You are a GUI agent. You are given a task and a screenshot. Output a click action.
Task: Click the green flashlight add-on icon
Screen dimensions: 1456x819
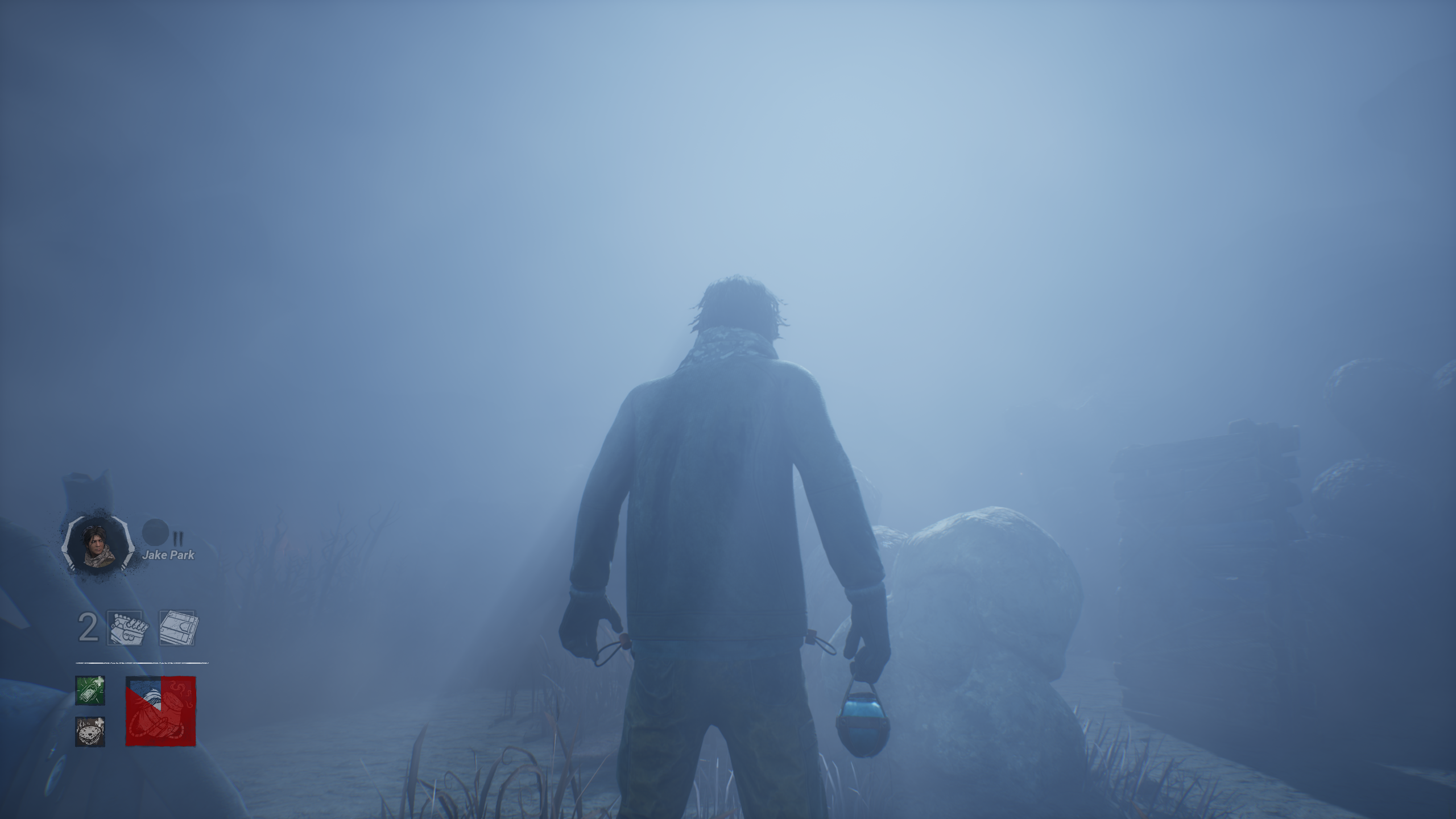pos(90,691)
